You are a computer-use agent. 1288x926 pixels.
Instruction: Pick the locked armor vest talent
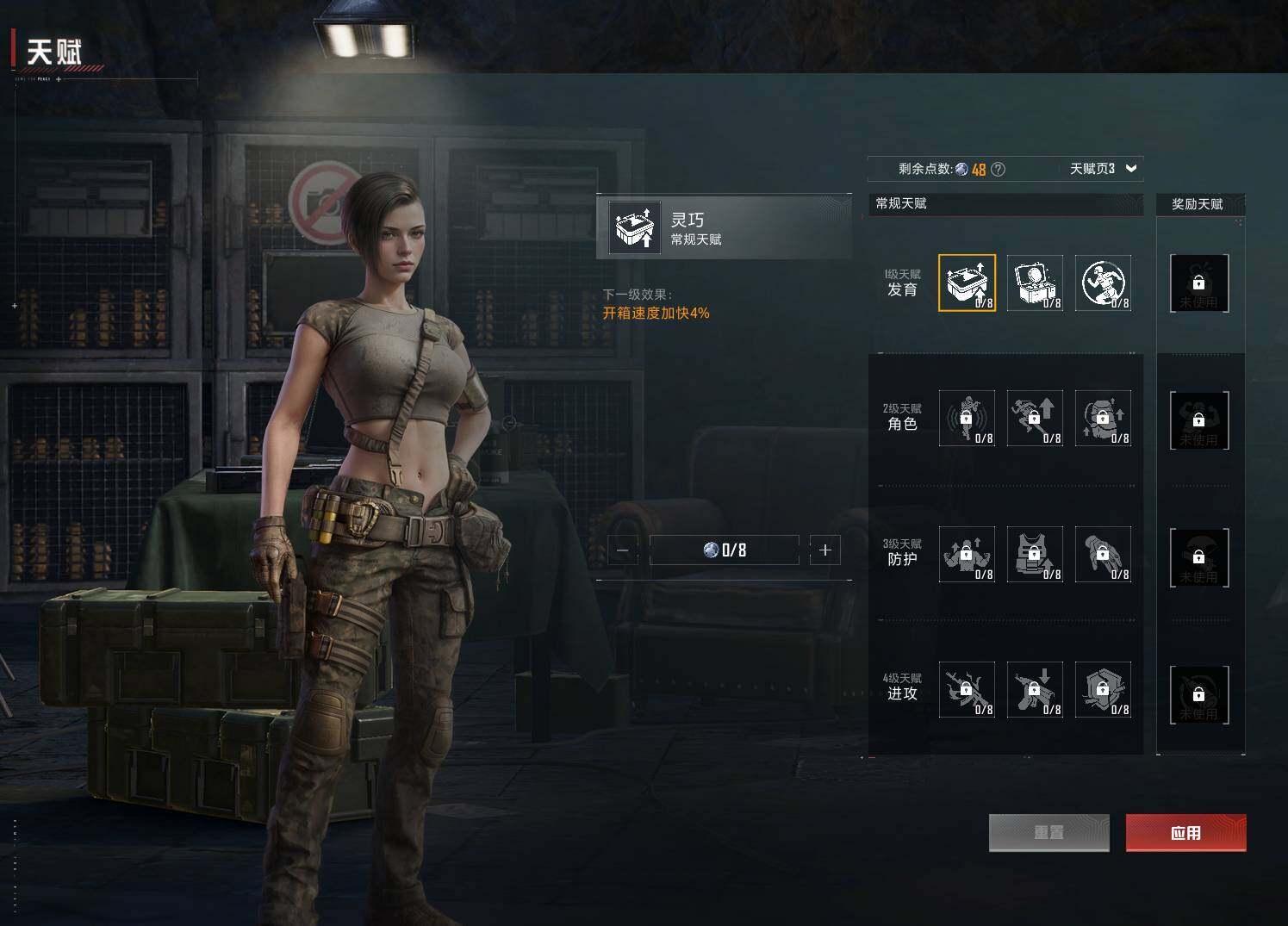click(1035, 555)
